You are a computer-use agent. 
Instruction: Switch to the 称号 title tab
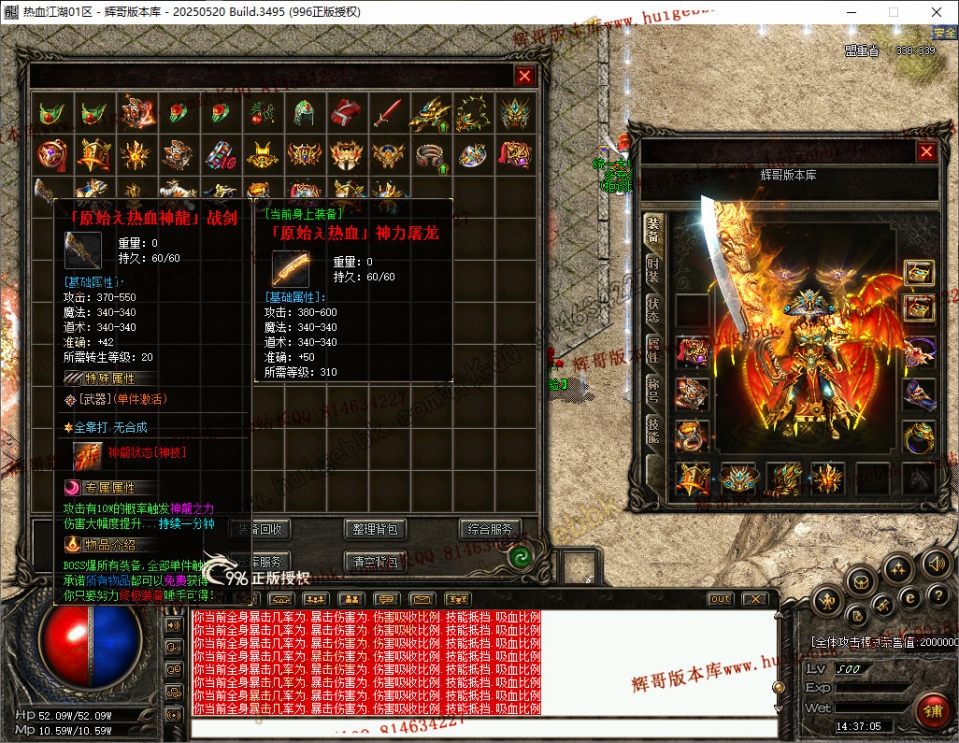point(653,389)
